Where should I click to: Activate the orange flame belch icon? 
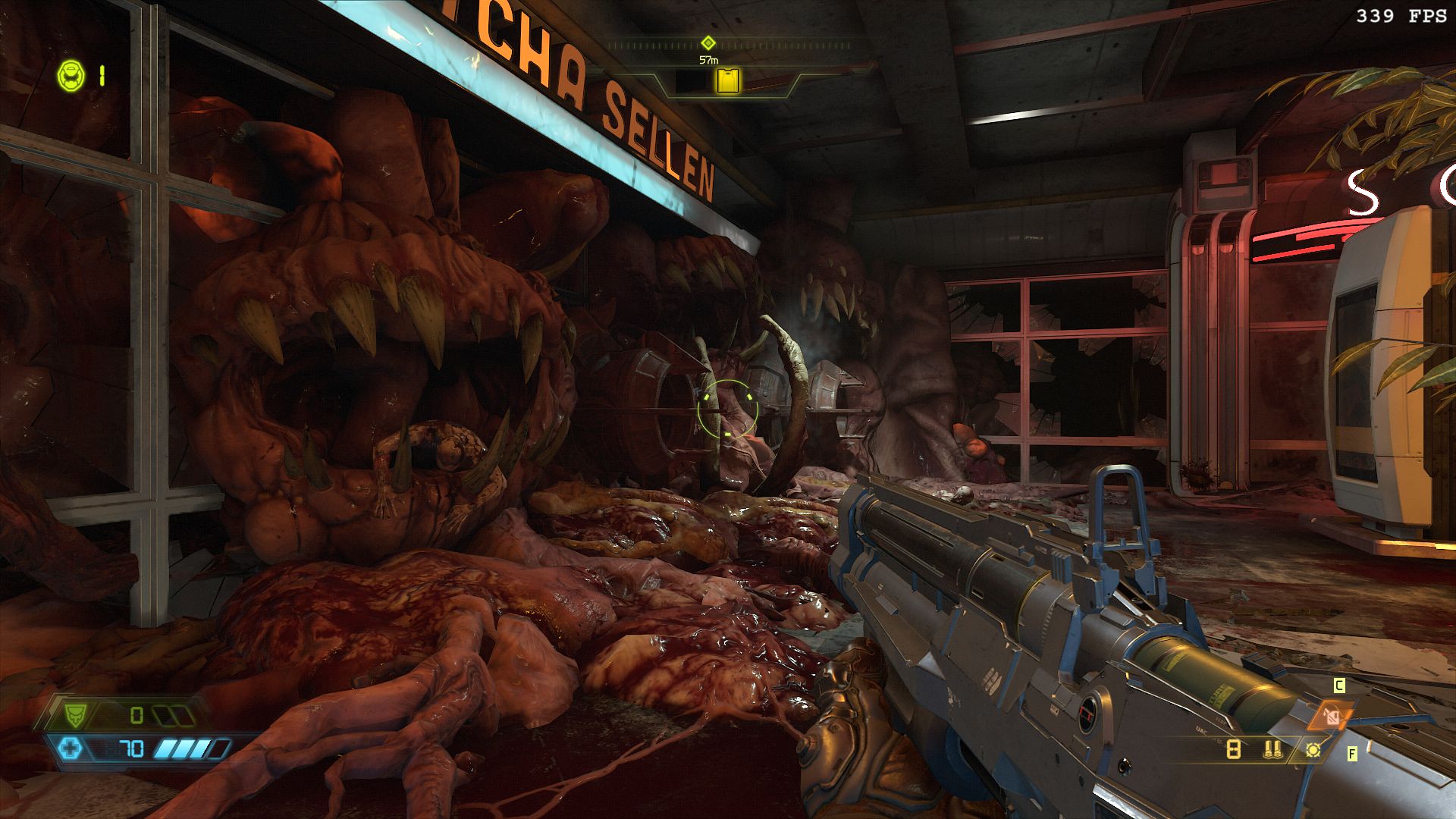tap(1331, 714)
